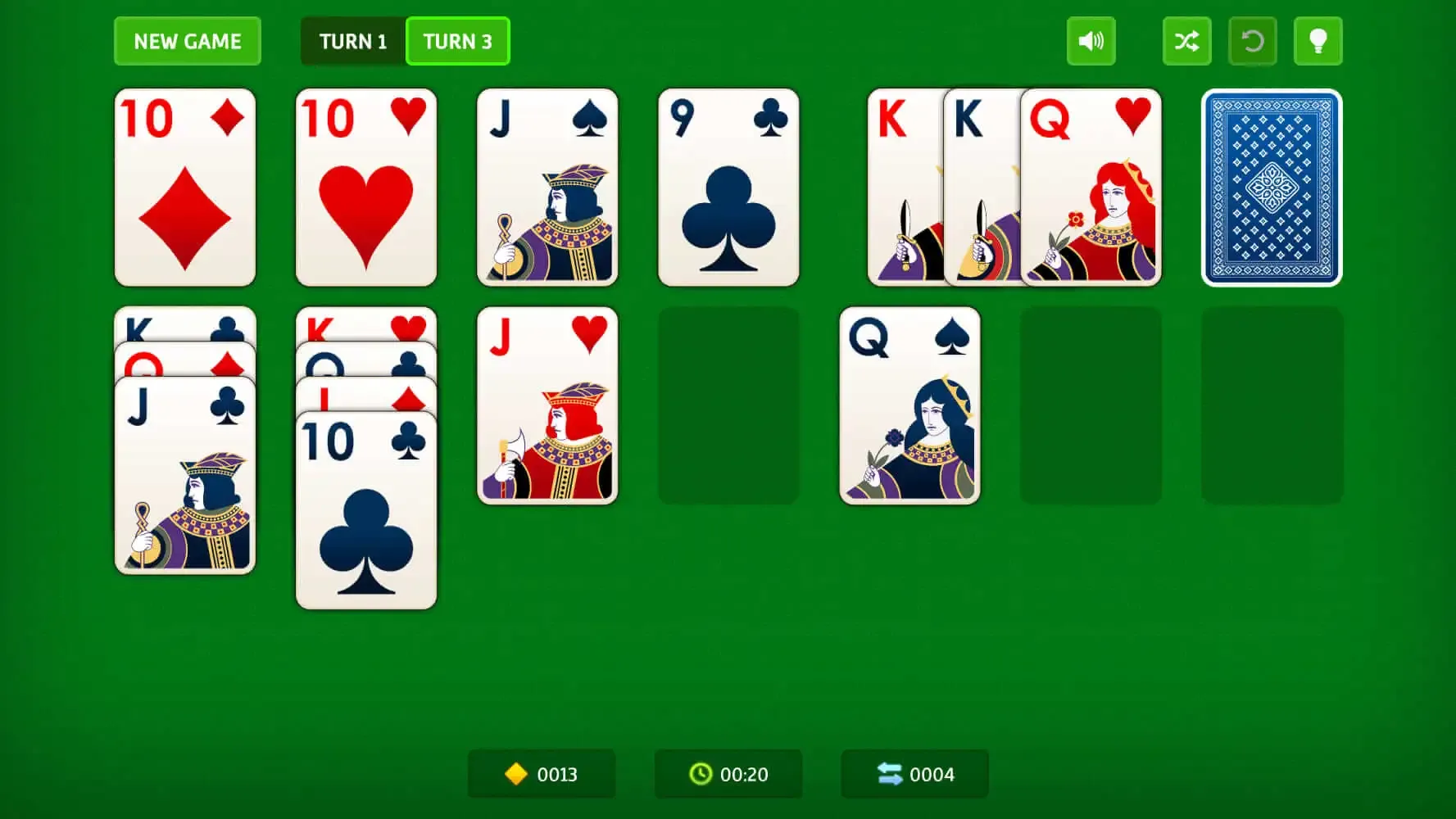Select the Queen of Spades in the tableau
The image size is (1456, 819).
click(909, 405)
